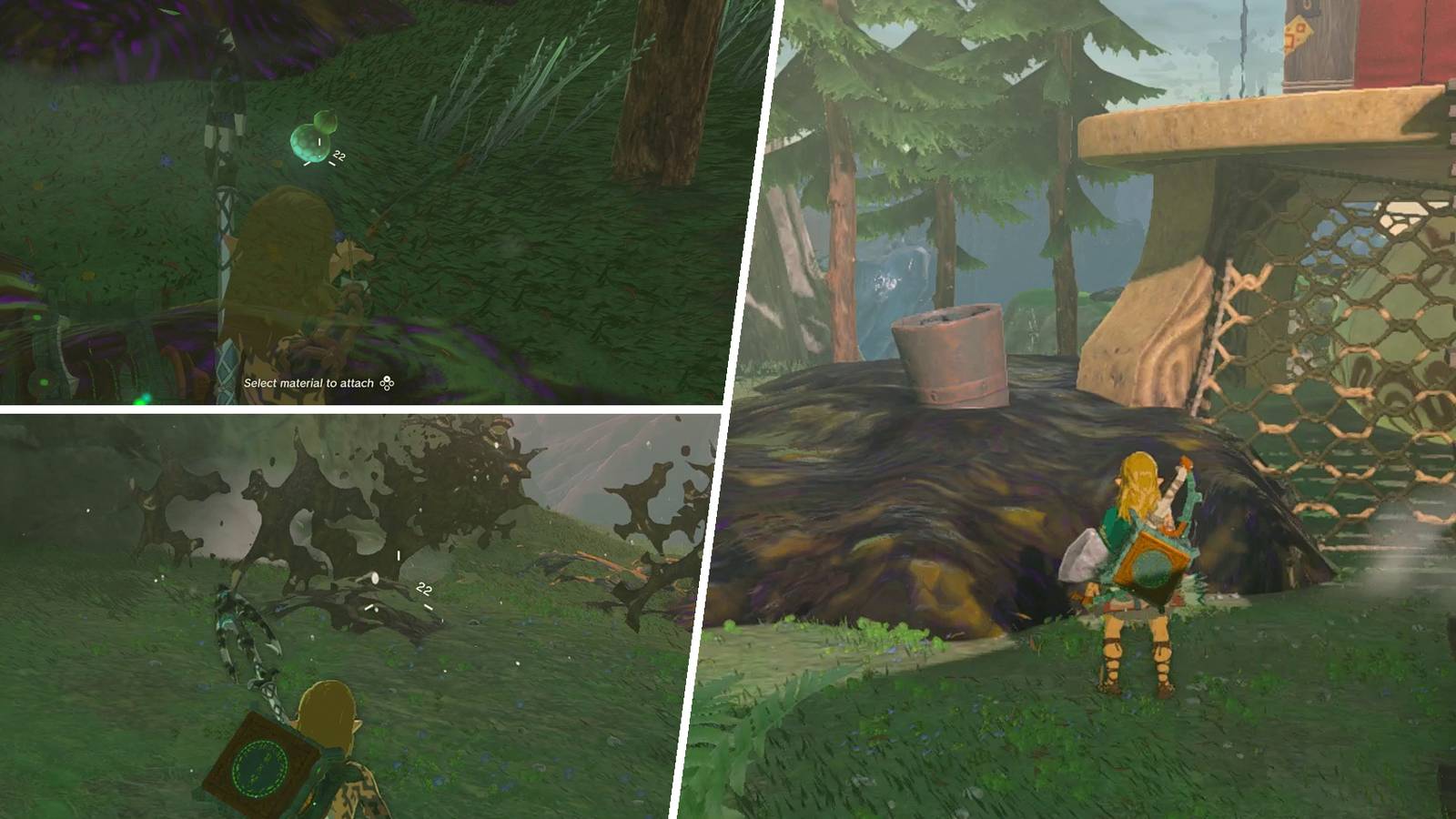Image resolution: width=1456 pixels, height=819 pixels.
Task: Click the tall pine tree in right panel
Action: [x=837, y=182]
